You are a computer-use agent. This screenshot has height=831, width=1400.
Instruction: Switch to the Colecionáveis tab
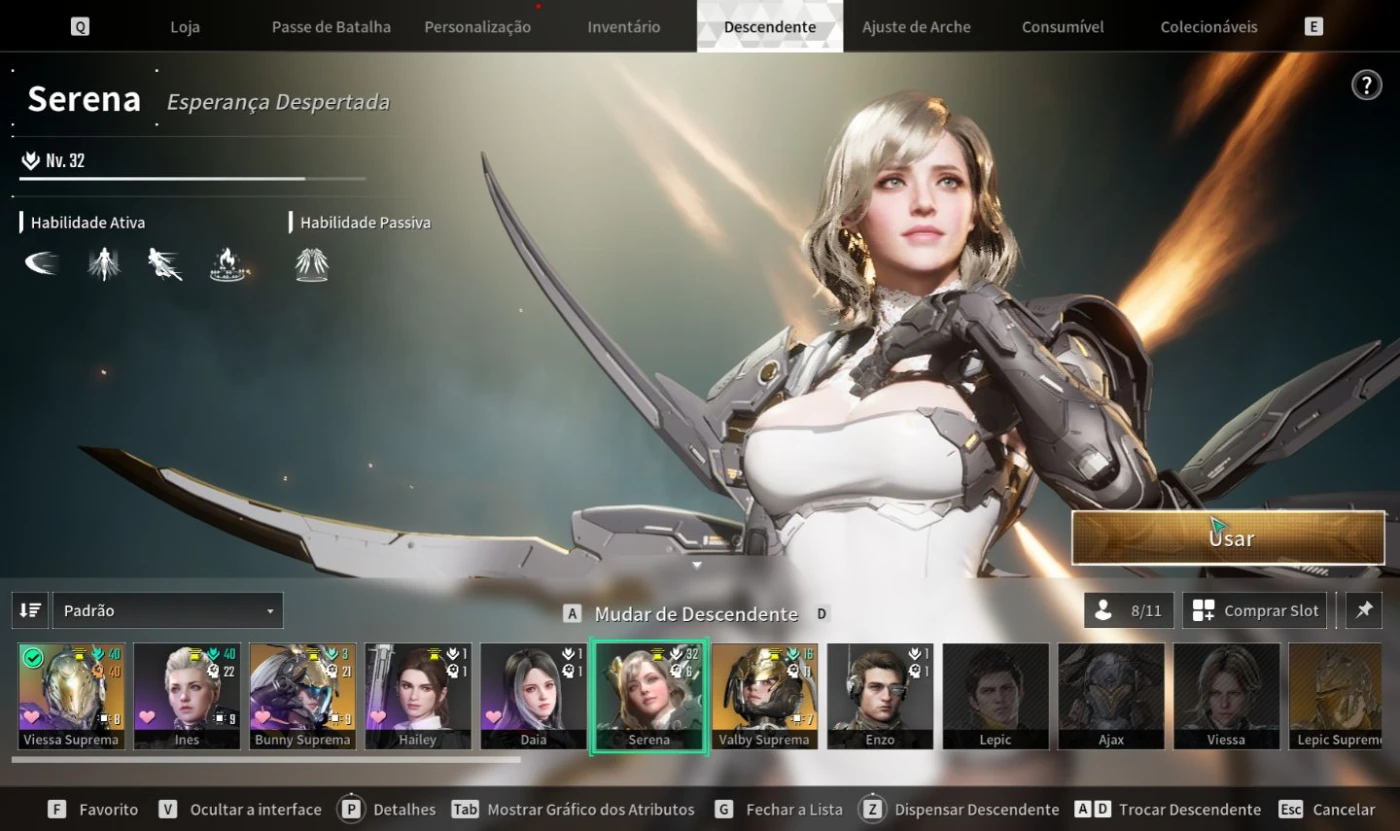pos(1209,27)
